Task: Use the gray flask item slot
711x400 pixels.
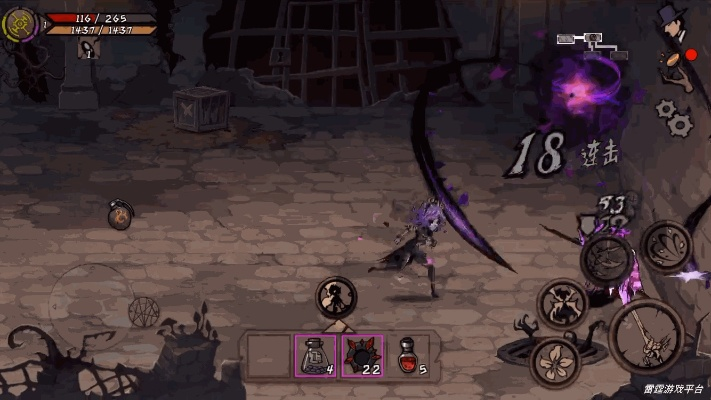Action: tap(314, 356)
